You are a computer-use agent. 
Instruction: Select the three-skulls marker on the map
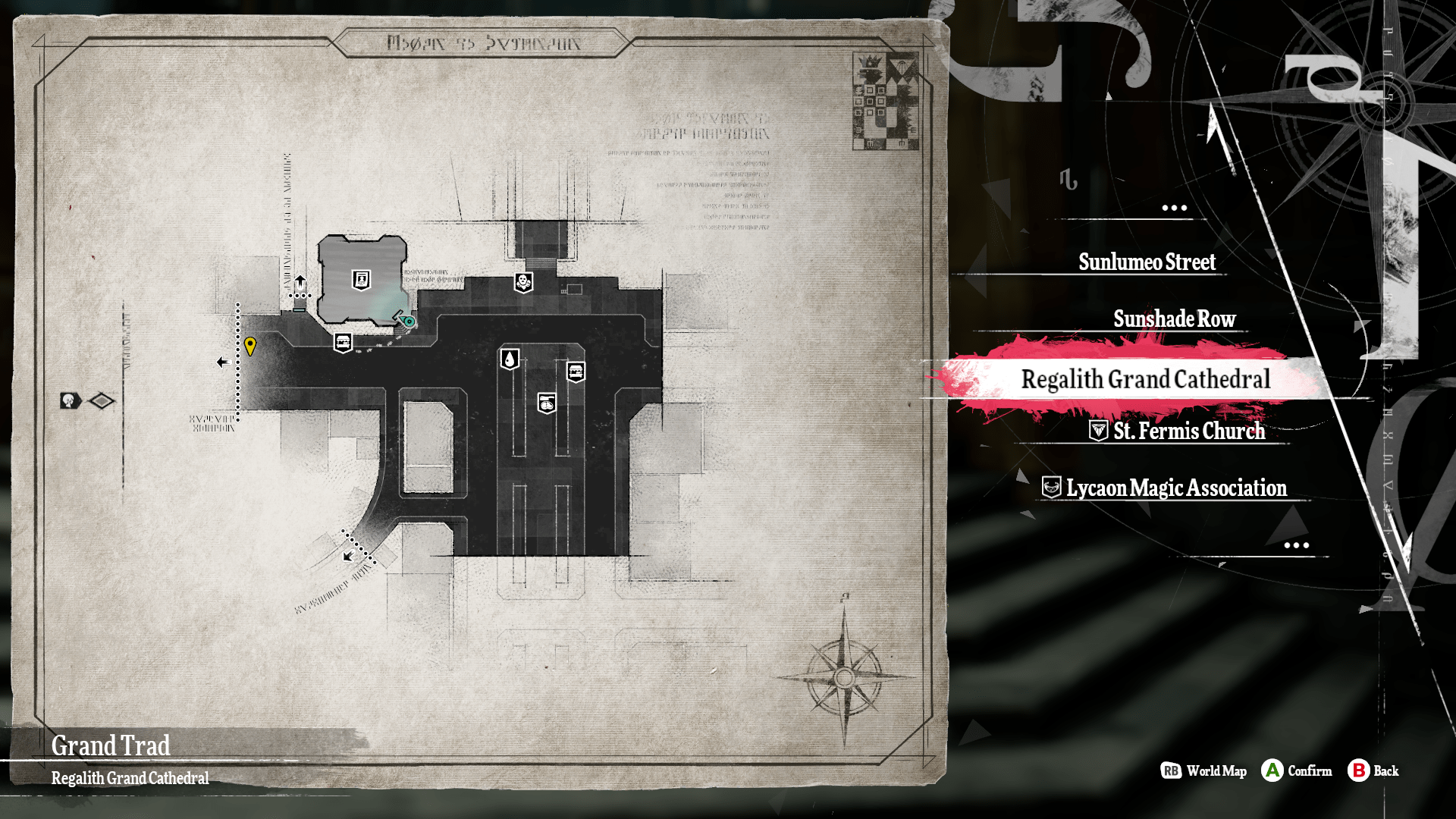[523, 283]
